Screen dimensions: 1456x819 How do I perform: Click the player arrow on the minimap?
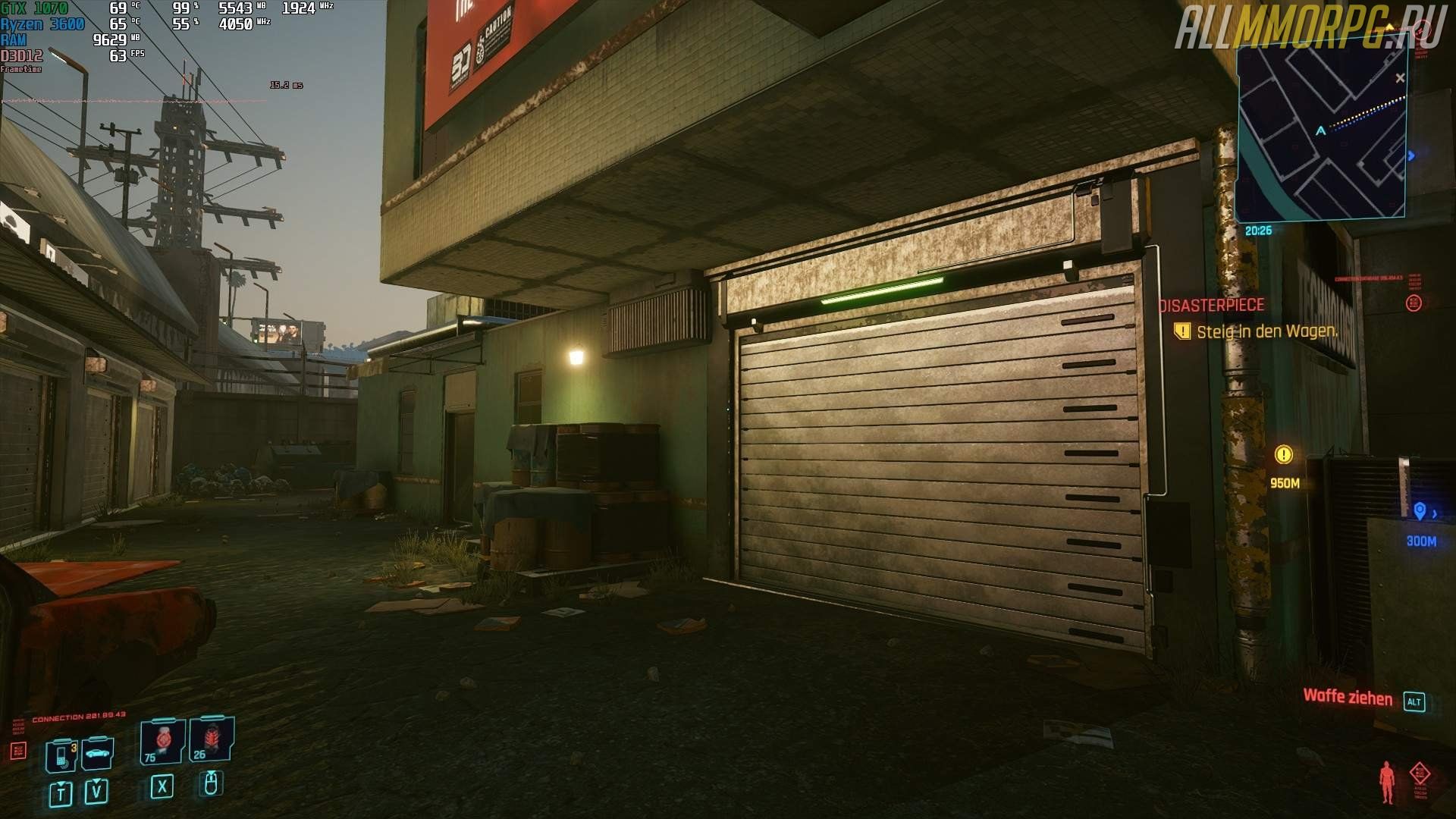click(x=1321, y=131)
